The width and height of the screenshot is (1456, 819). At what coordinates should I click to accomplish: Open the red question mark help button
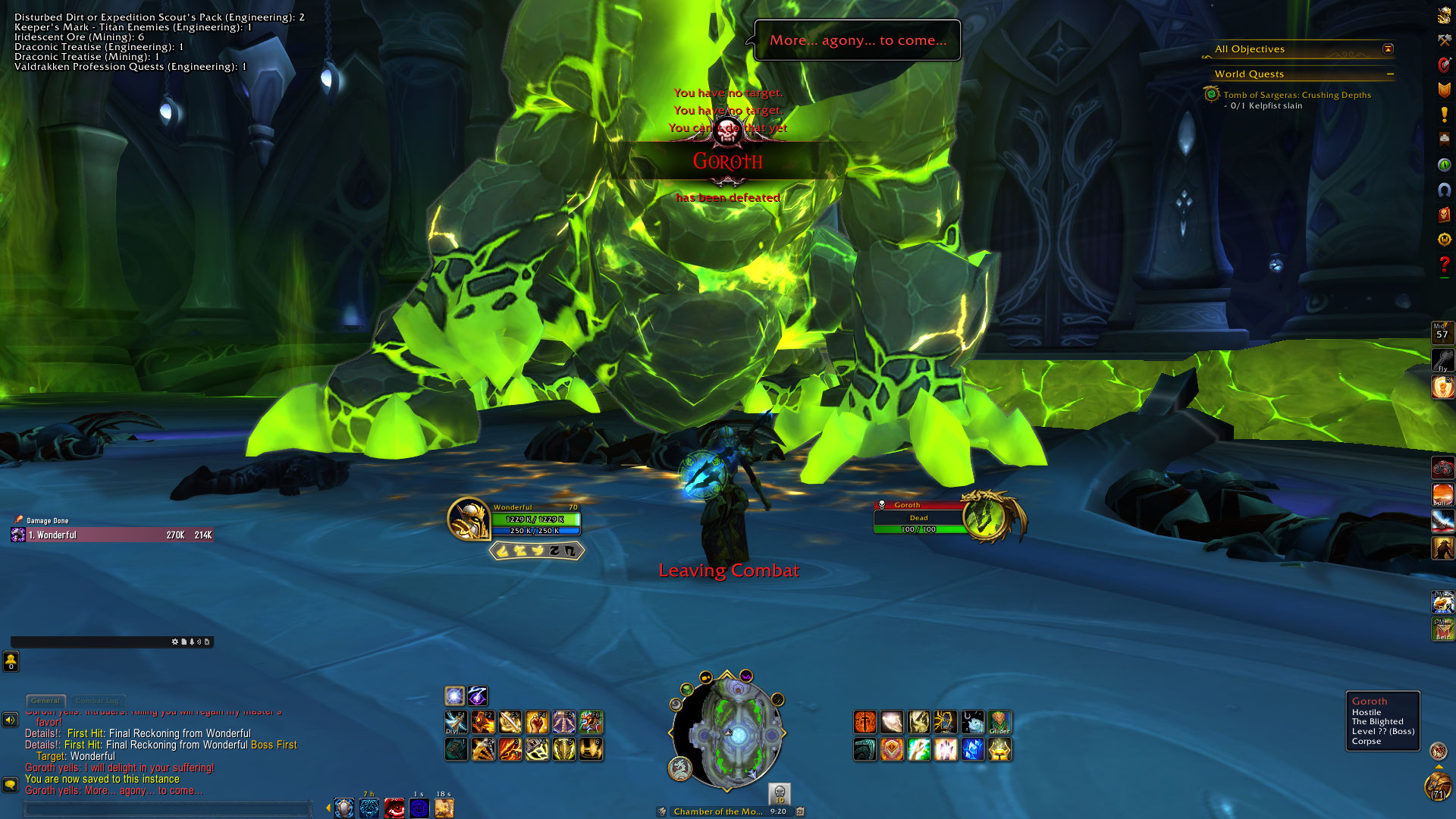(1444, 264)
